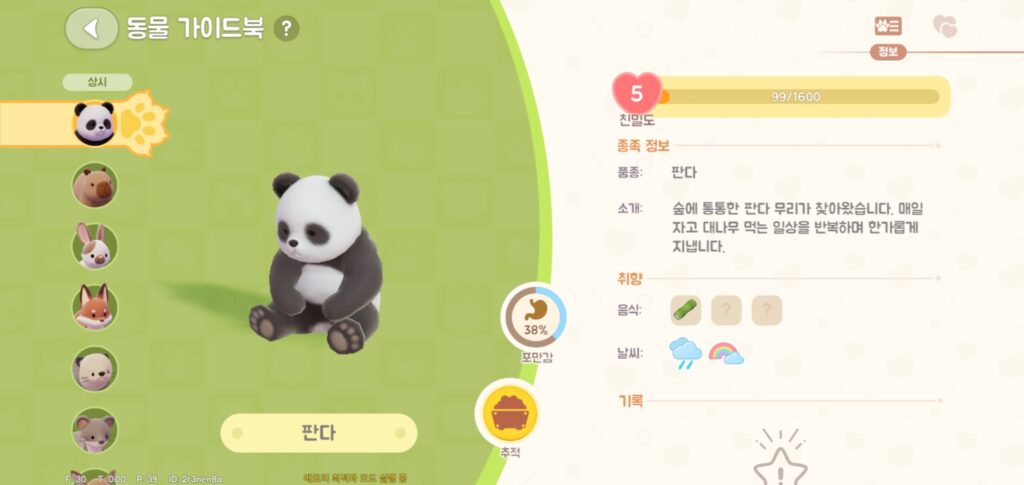Tap the star record icon
The width and height of the screenshot is (1024, 485).
[x=779, y=463]
